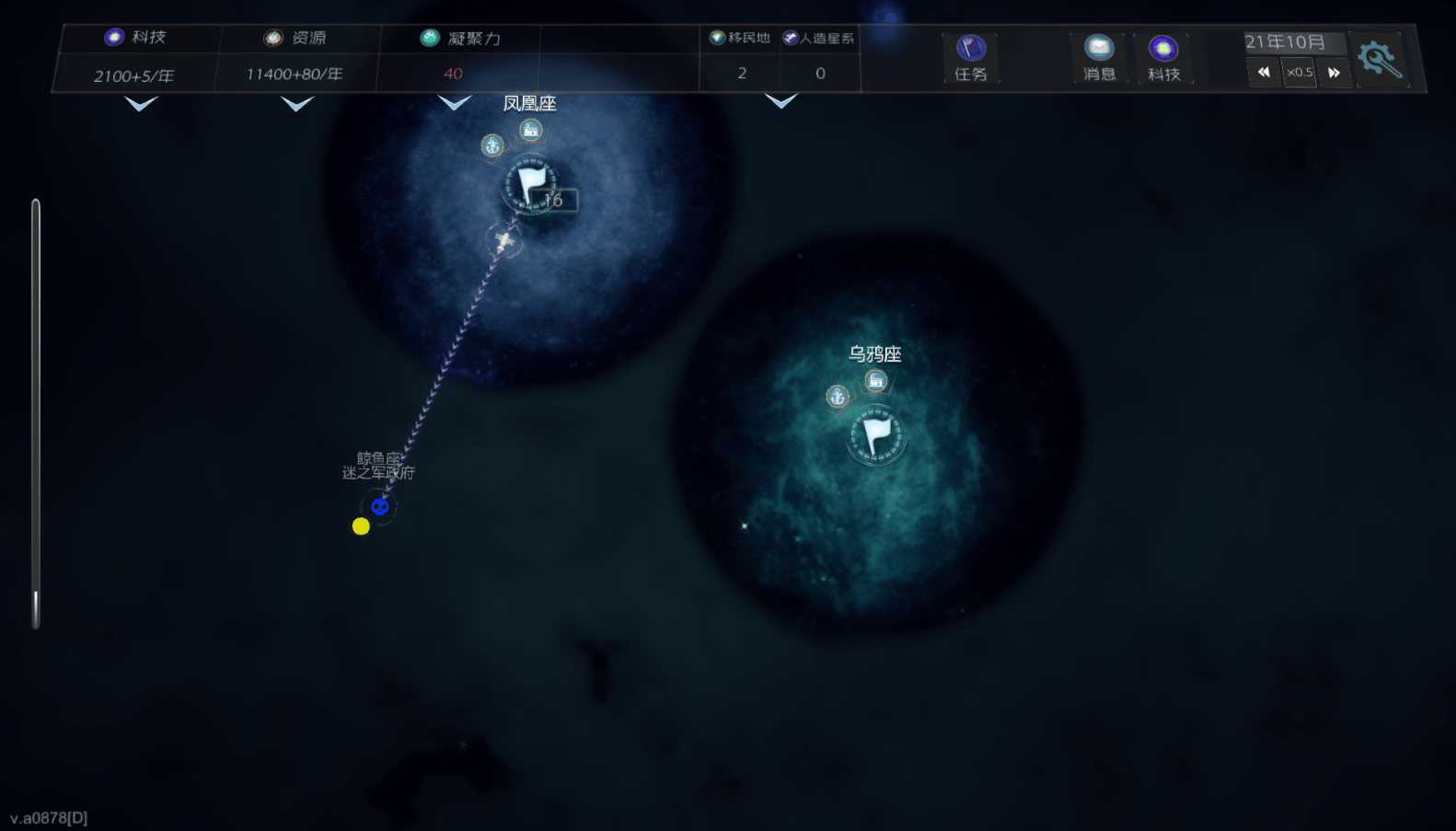The height and width of the screenshot is (831, 1456).
Task: Select the 凤凰座 star system flag
Action: (x=530, y=183)
